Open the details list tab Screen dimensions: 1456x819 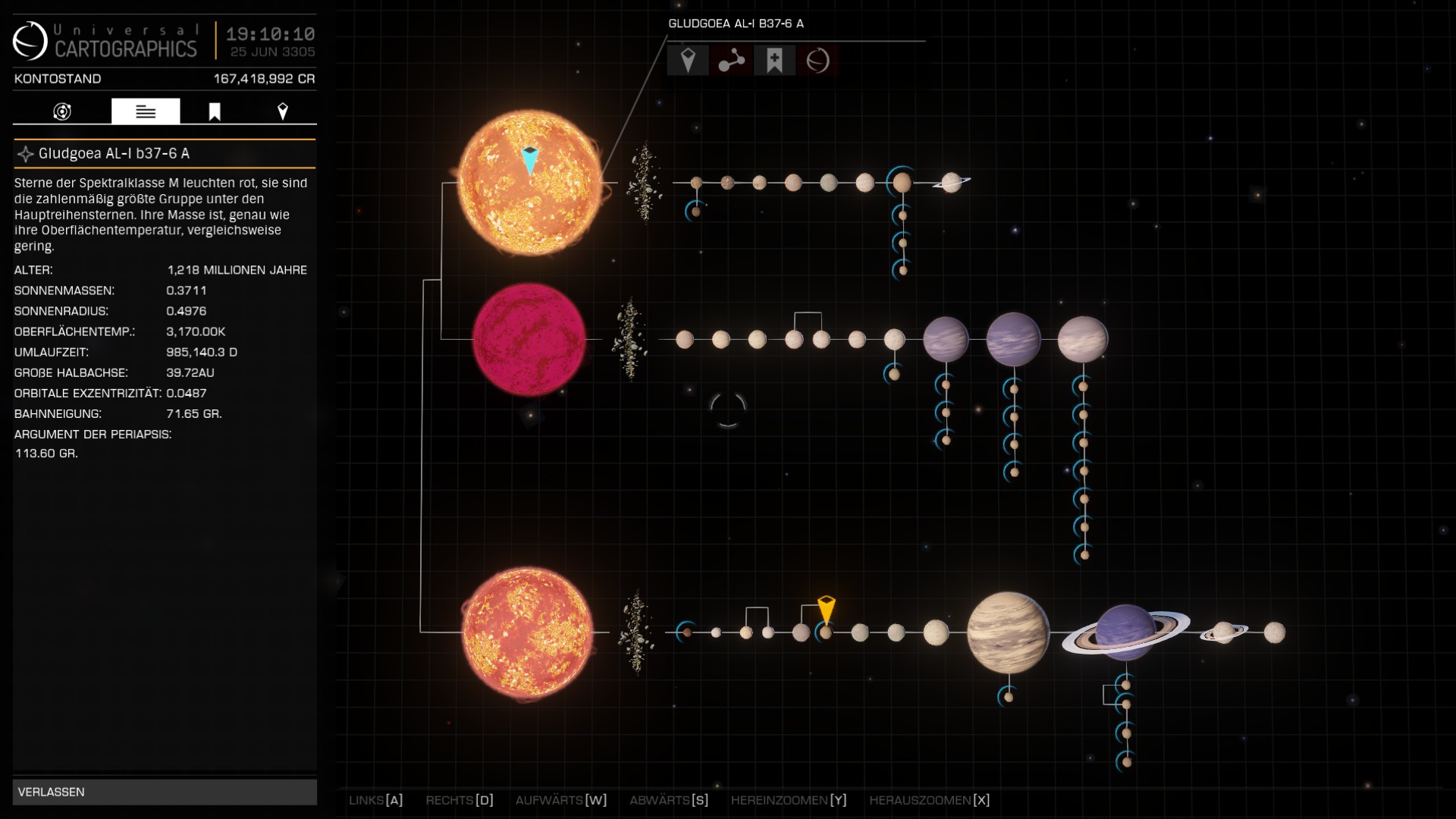click(146, 112)
